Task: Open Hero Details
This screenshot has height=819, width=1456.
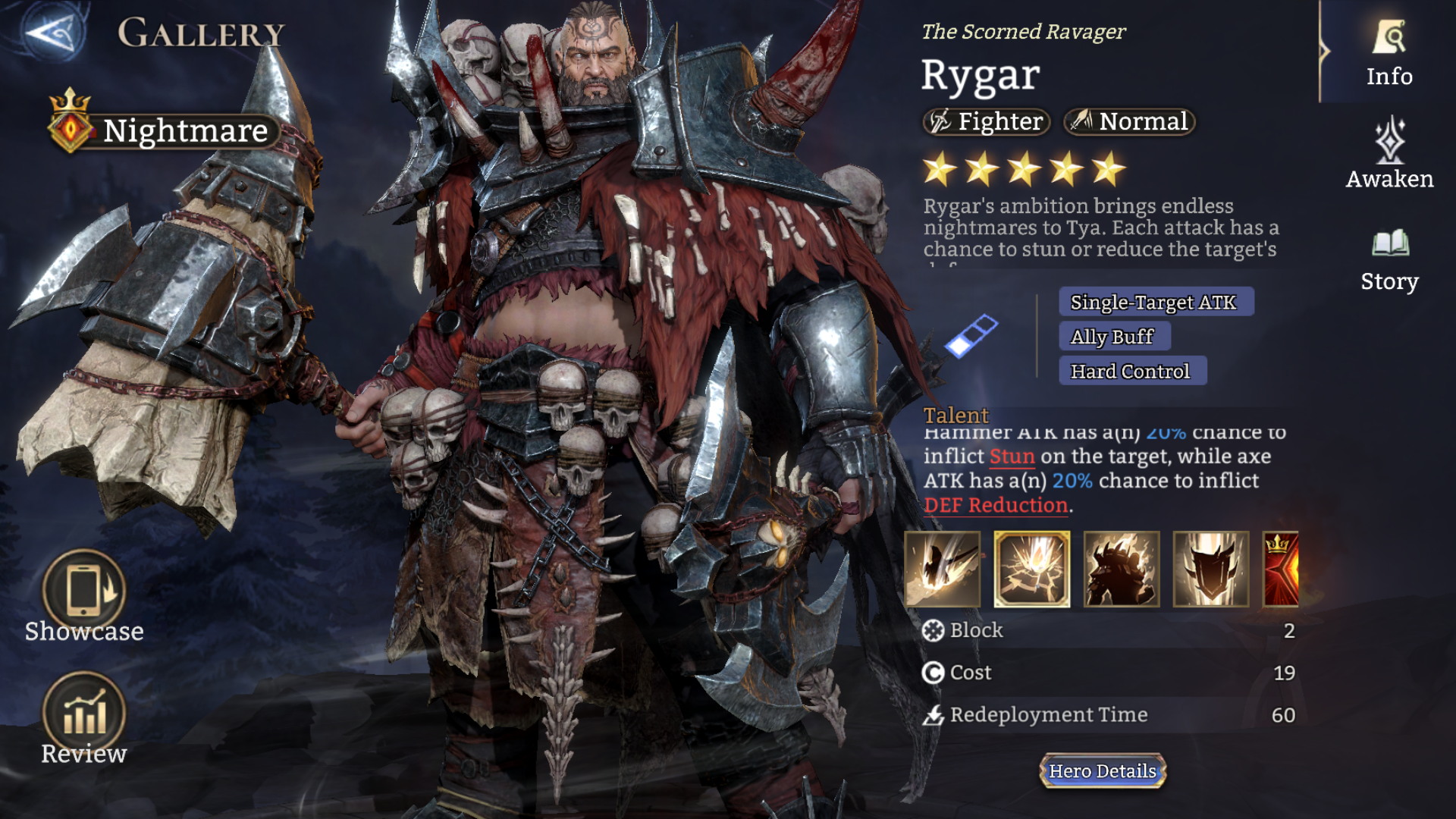Action: (x=1103, y=771)
